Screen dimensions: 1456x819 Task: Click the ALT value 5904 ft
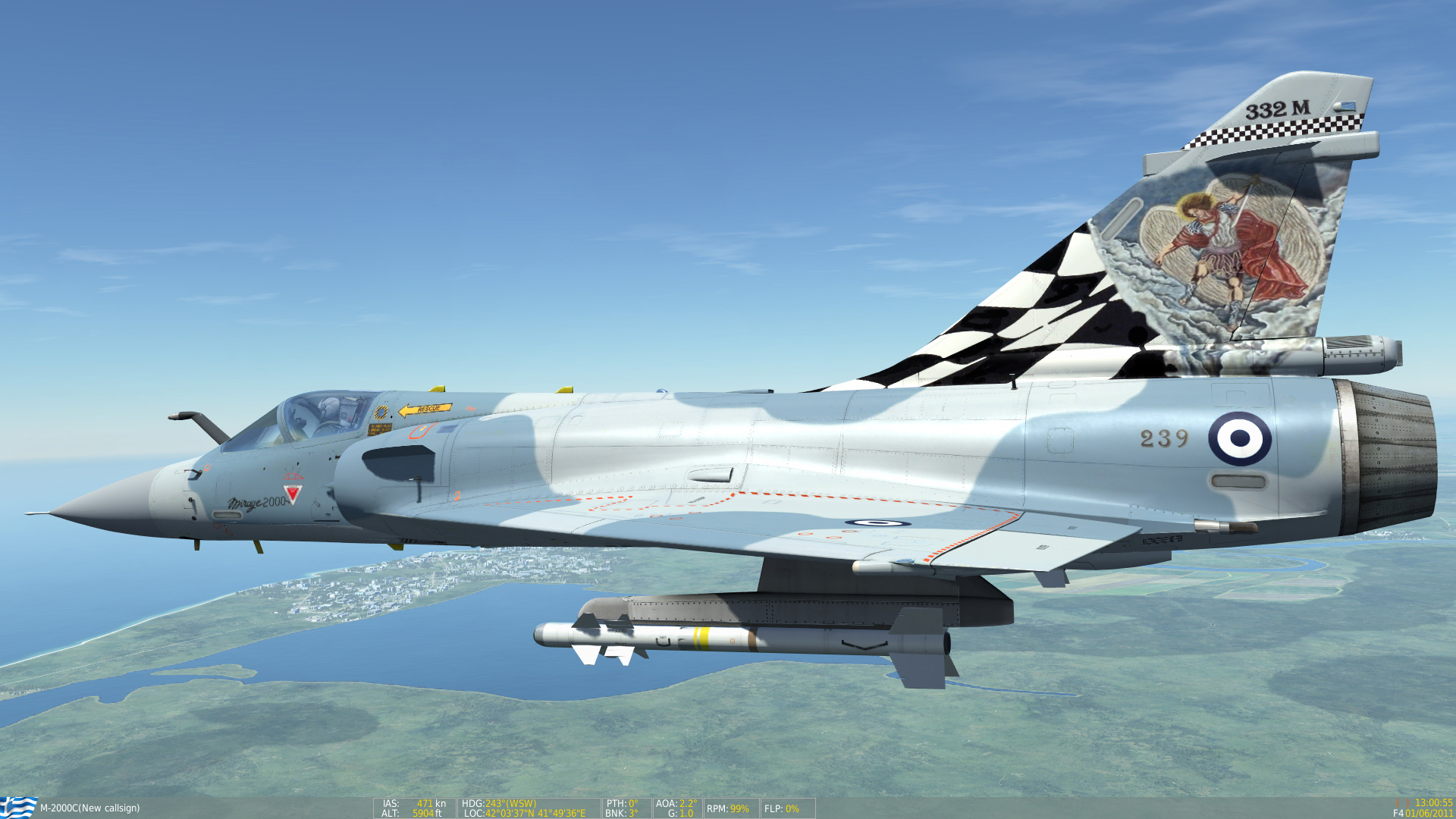pos(425,812)
